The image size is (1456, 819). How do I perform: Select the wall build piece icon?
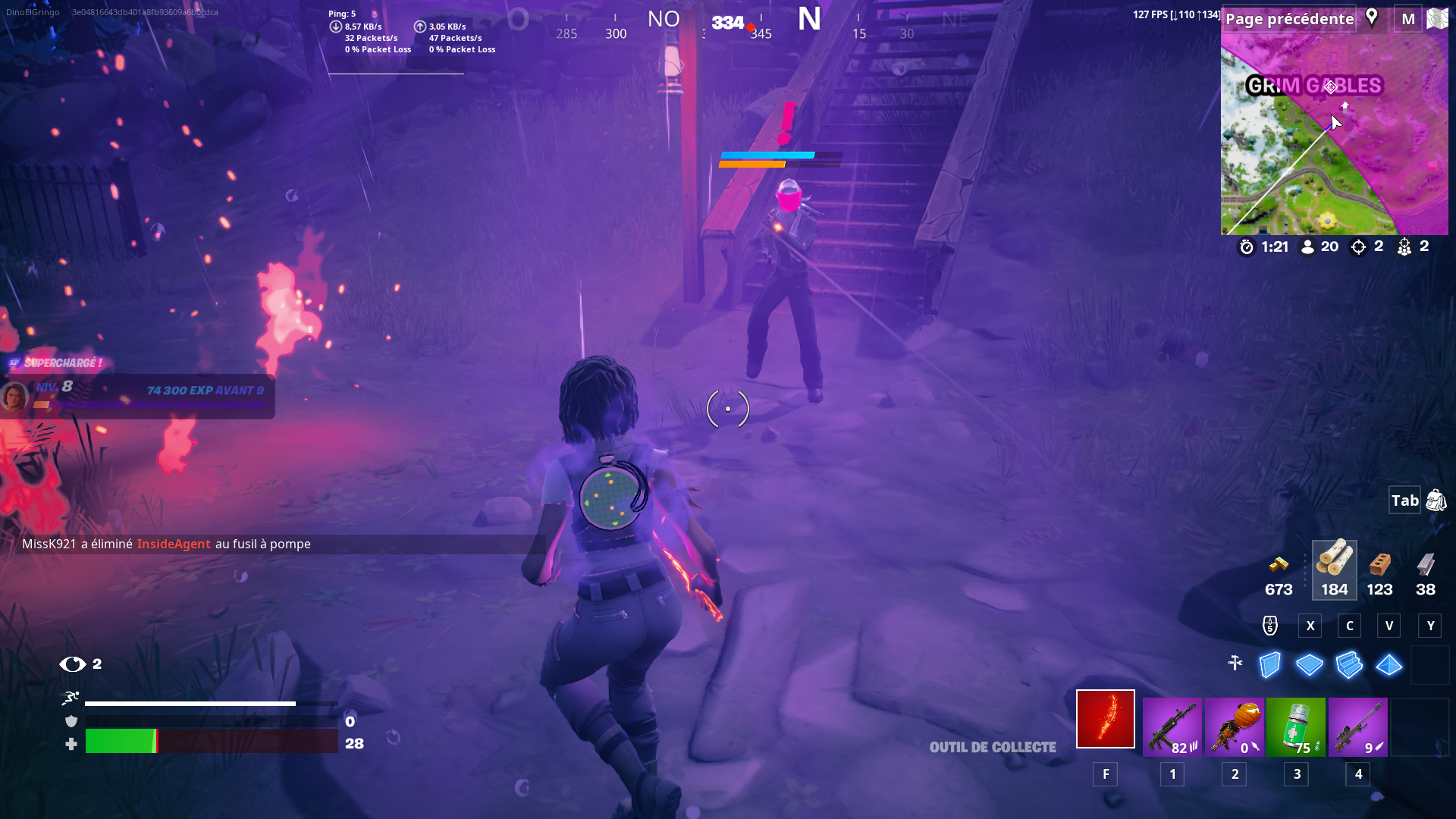click(x=1269, y=665)
